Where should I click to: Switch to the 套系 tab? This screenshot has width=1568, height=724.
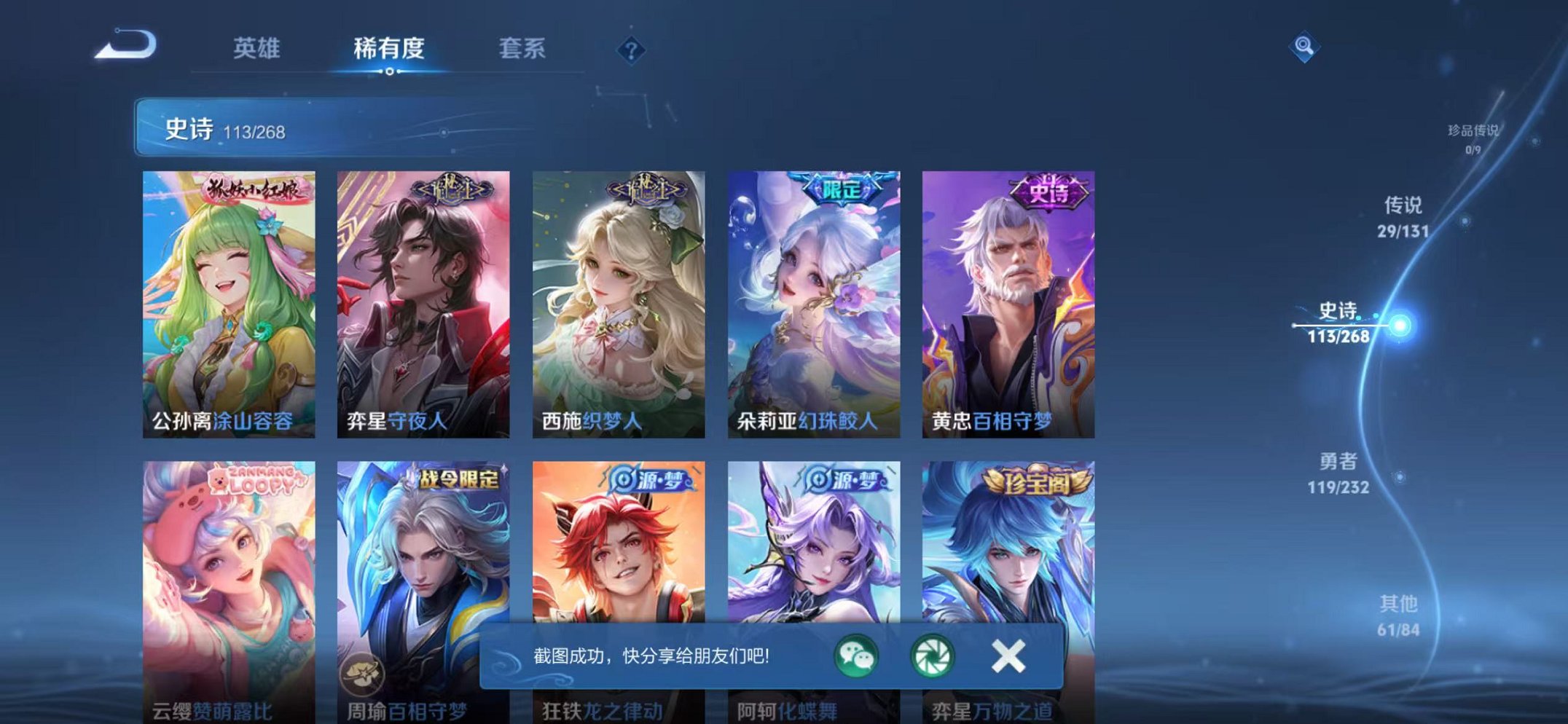coord(522,48)
